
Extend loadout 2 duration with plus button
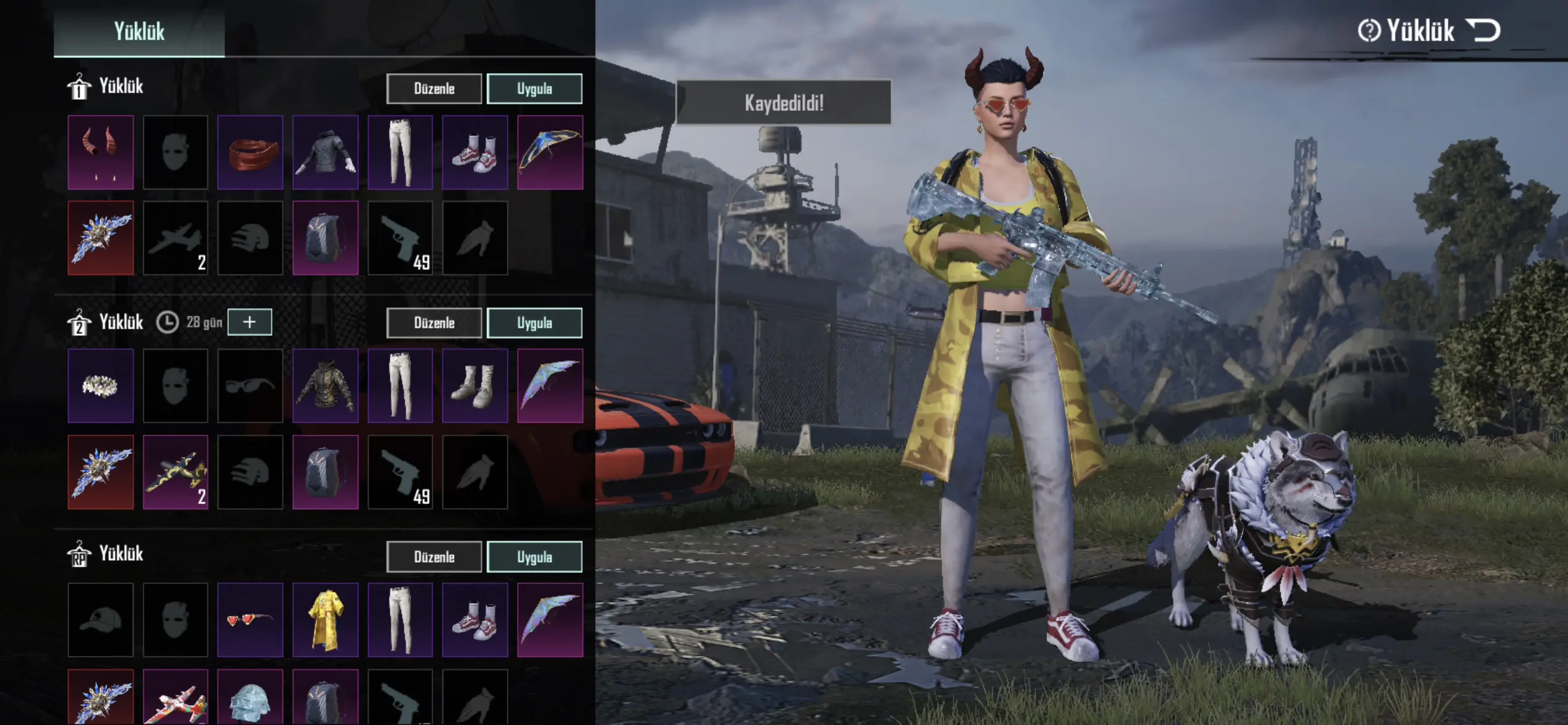(x=250, y=322)
